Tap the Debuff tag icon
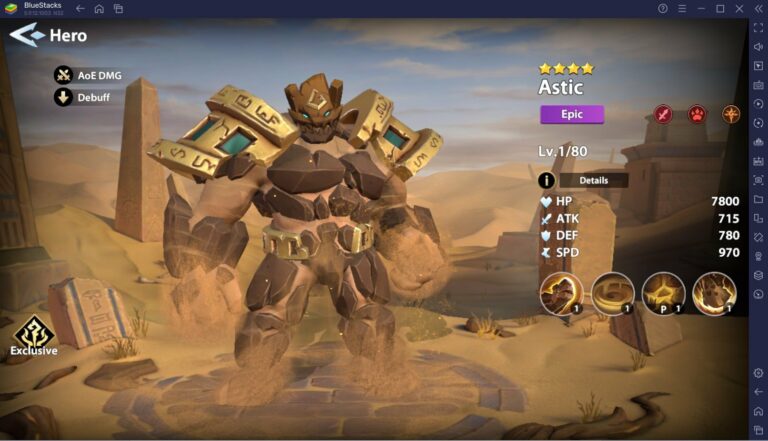The width and height of the screenshot is (768, 441). coord(63,97)
